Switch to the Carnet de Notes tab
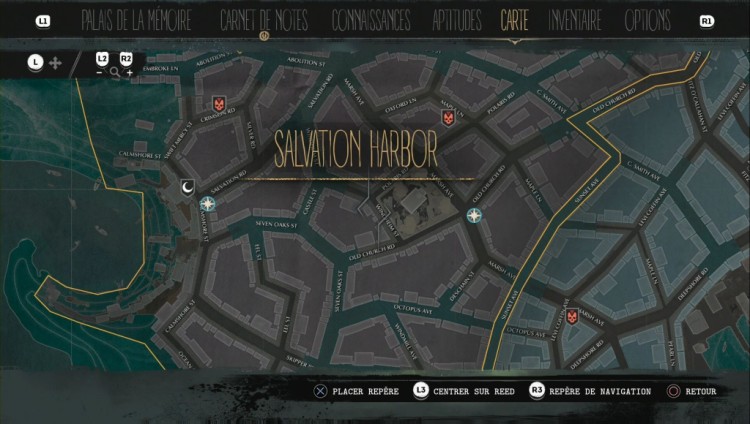The image size is (750, 424). 264,20
